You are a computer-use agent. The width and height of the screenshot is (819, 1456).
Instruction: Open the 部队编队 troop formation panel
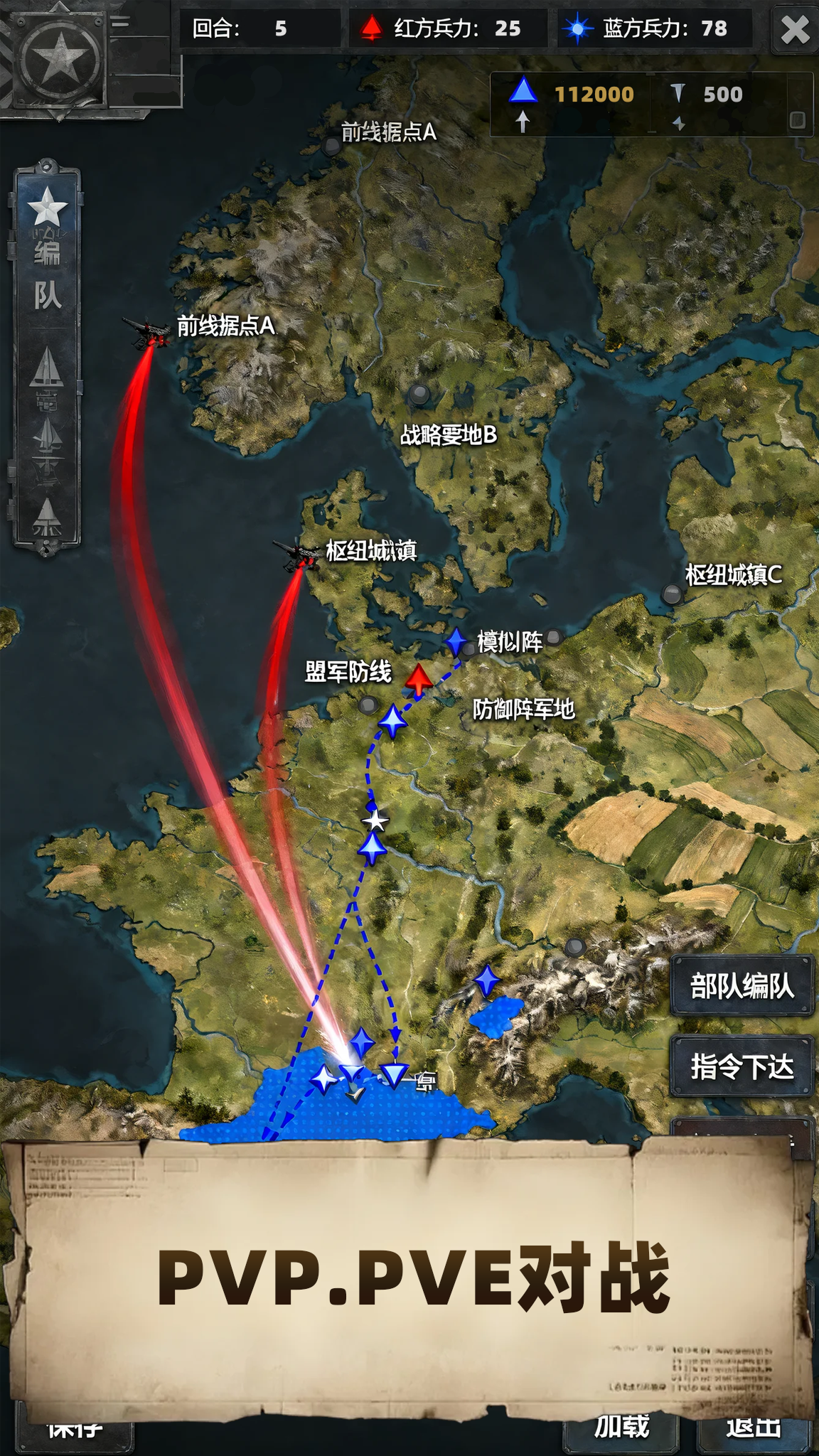(742, 986)
